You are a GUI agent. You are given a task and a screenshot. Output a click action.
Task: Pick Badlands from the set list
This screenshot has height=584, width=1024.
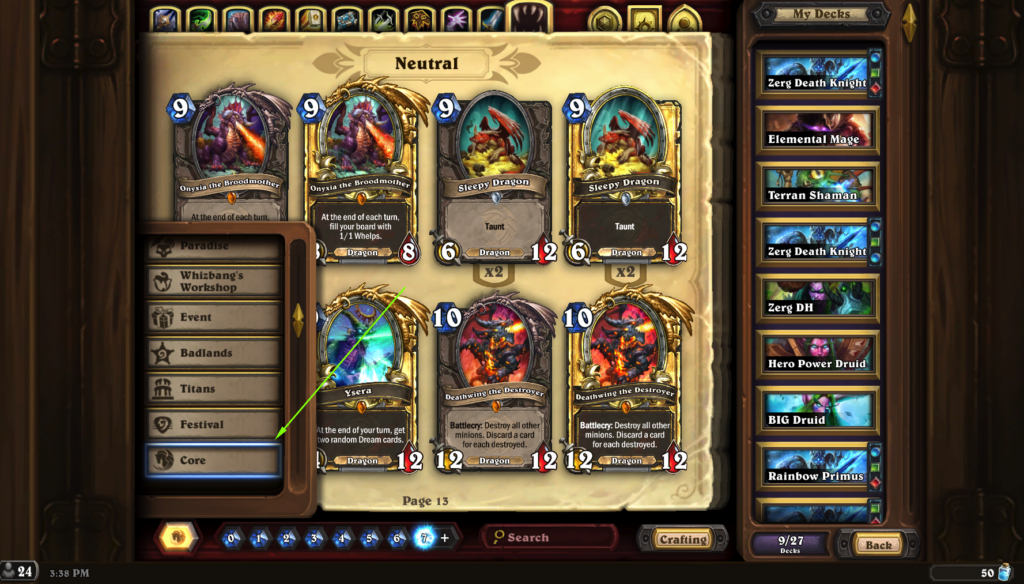click(x=213, y=352)
